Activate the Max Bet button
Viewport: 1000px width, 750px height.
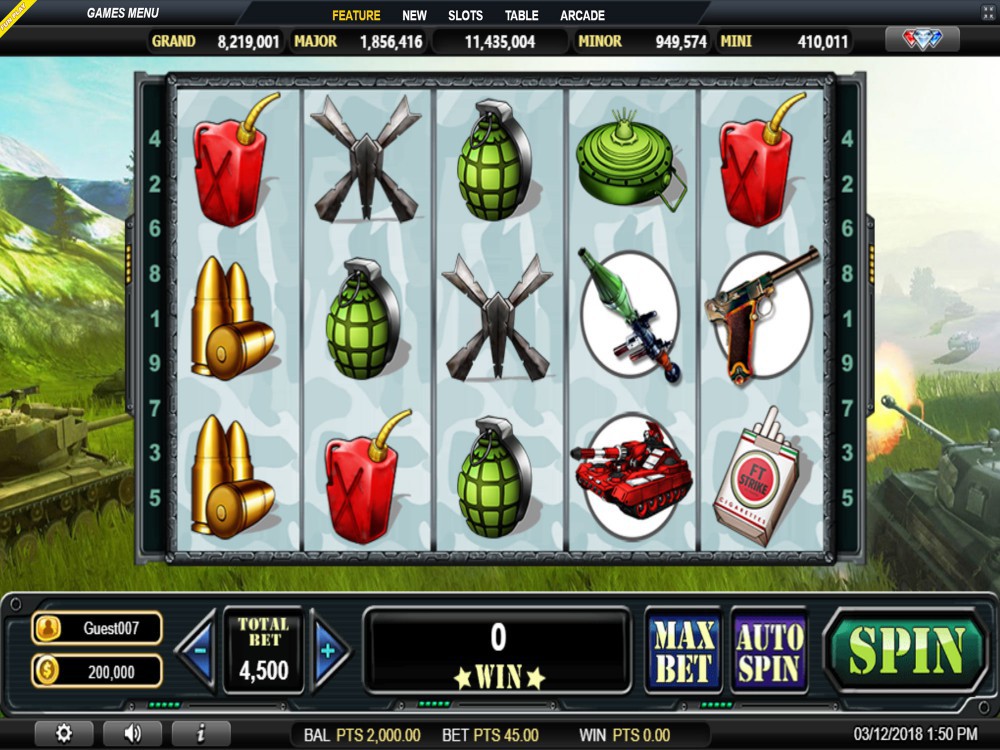[x=684, y=650]
